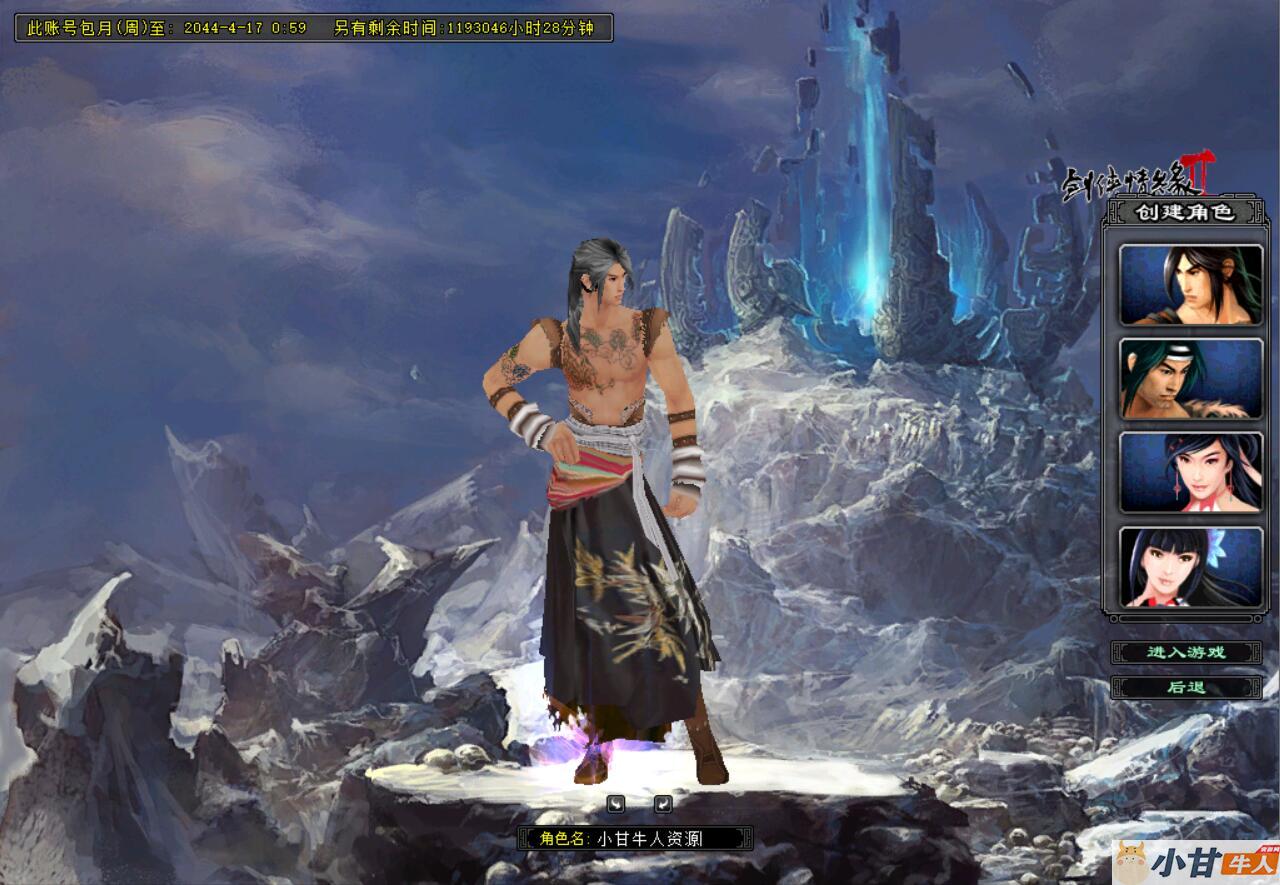1280x885 pixels.
Task: Select the long-haired male character portrait
Action: pos(1190,285)
